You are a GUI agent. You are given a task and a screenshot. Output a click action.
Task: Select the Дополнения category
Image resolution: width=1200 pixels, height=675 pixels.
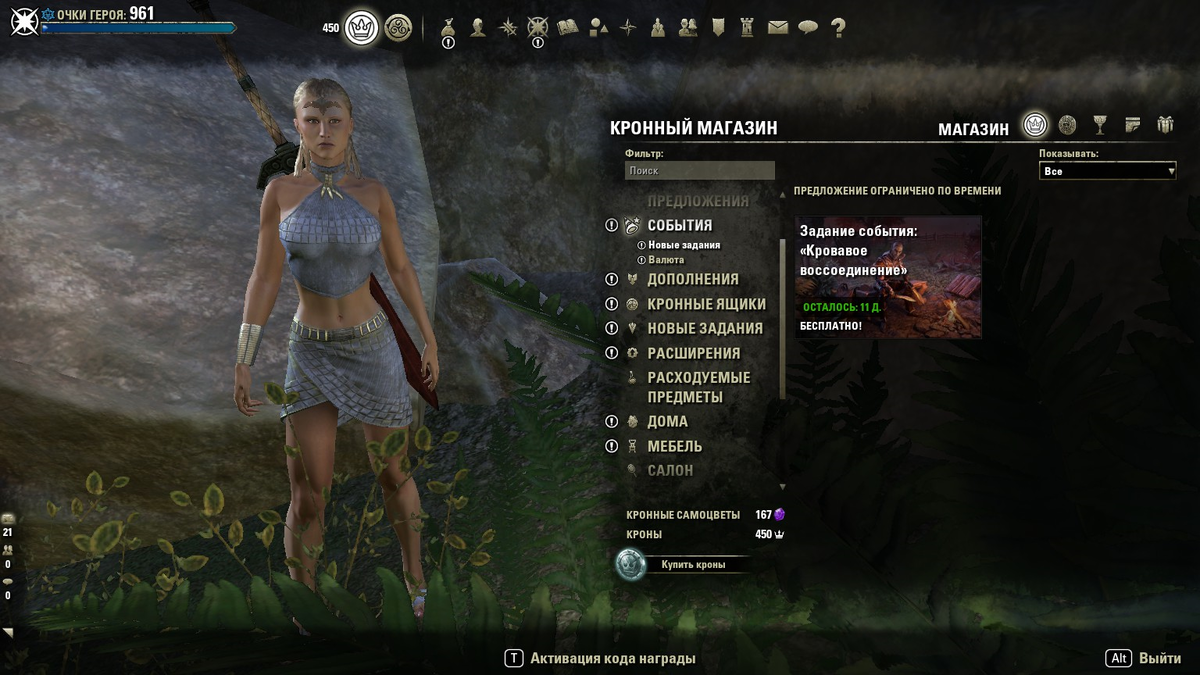(692, 279)
